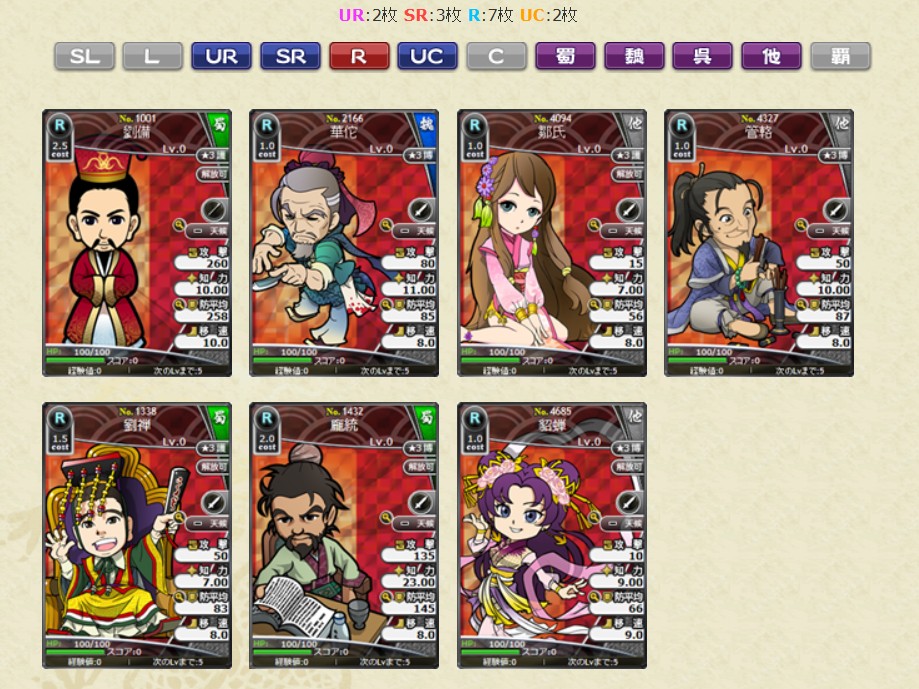Toggle the SR rarity filter
The height and width of the screenshot is (689, 919).
pos(290,56)
